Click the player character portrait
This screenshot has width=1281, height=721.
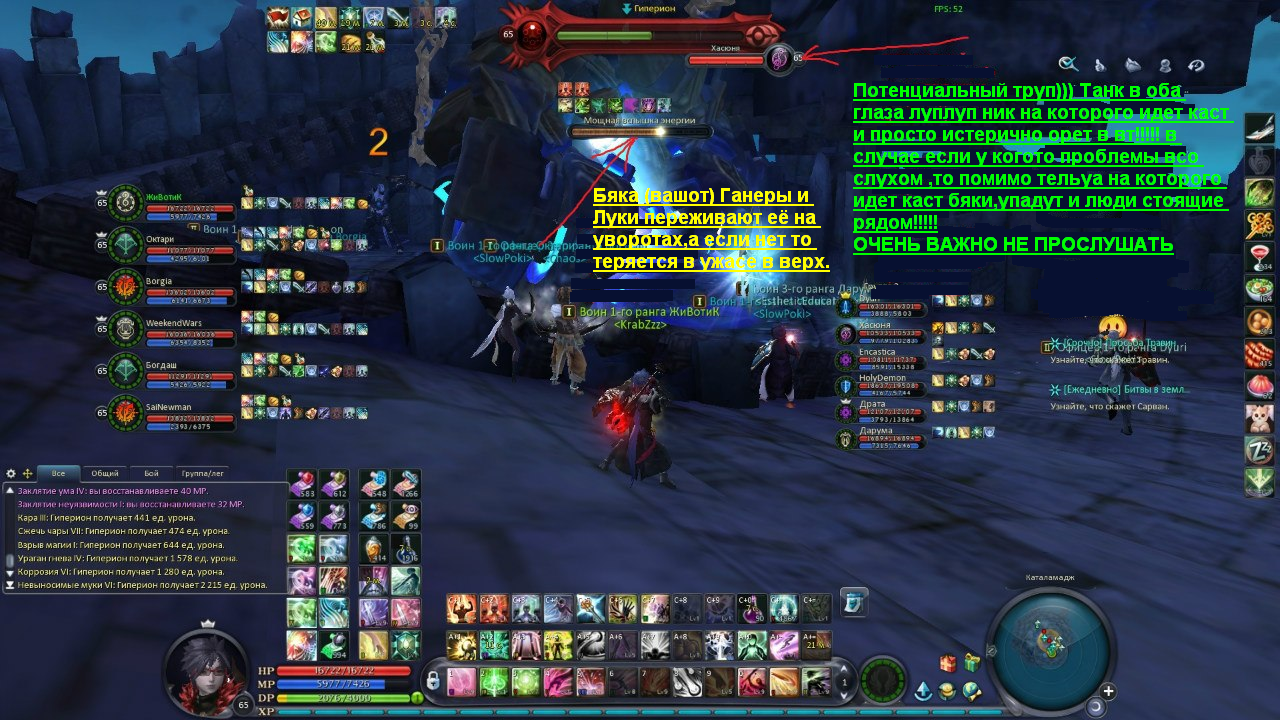pyautogui.click(x=206, y=672)
